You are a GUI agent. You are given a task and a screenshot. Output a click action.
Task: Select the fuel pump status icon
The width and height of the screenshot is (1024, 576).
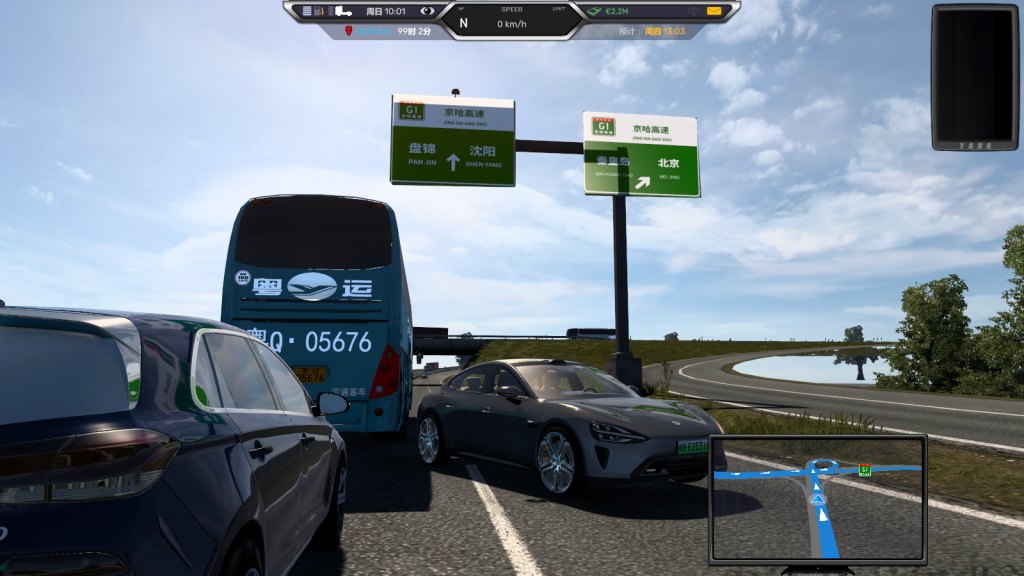(x=320, y=11)
